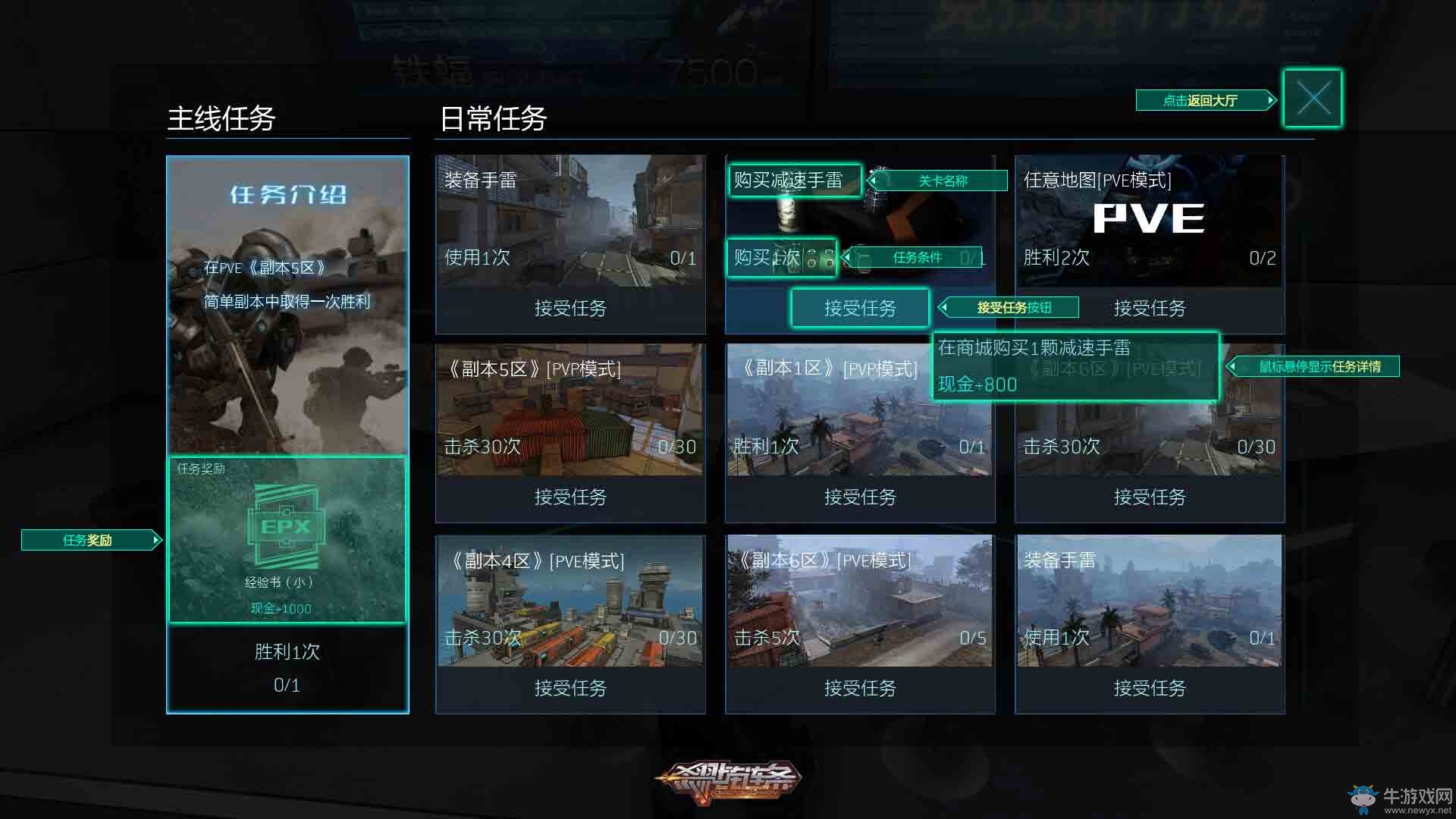Accept the 副本1区 PVP victory mission

click(860, 497)
